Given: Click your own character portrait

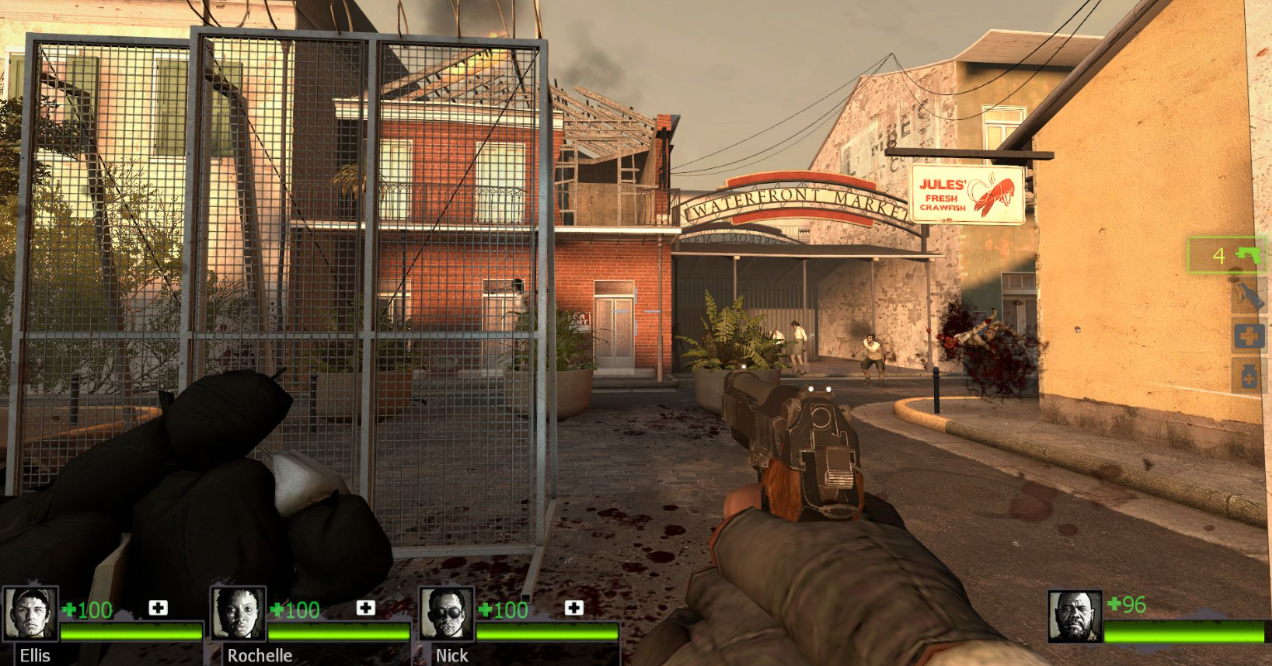Looking at the screenshot, I should (1075, 616).
